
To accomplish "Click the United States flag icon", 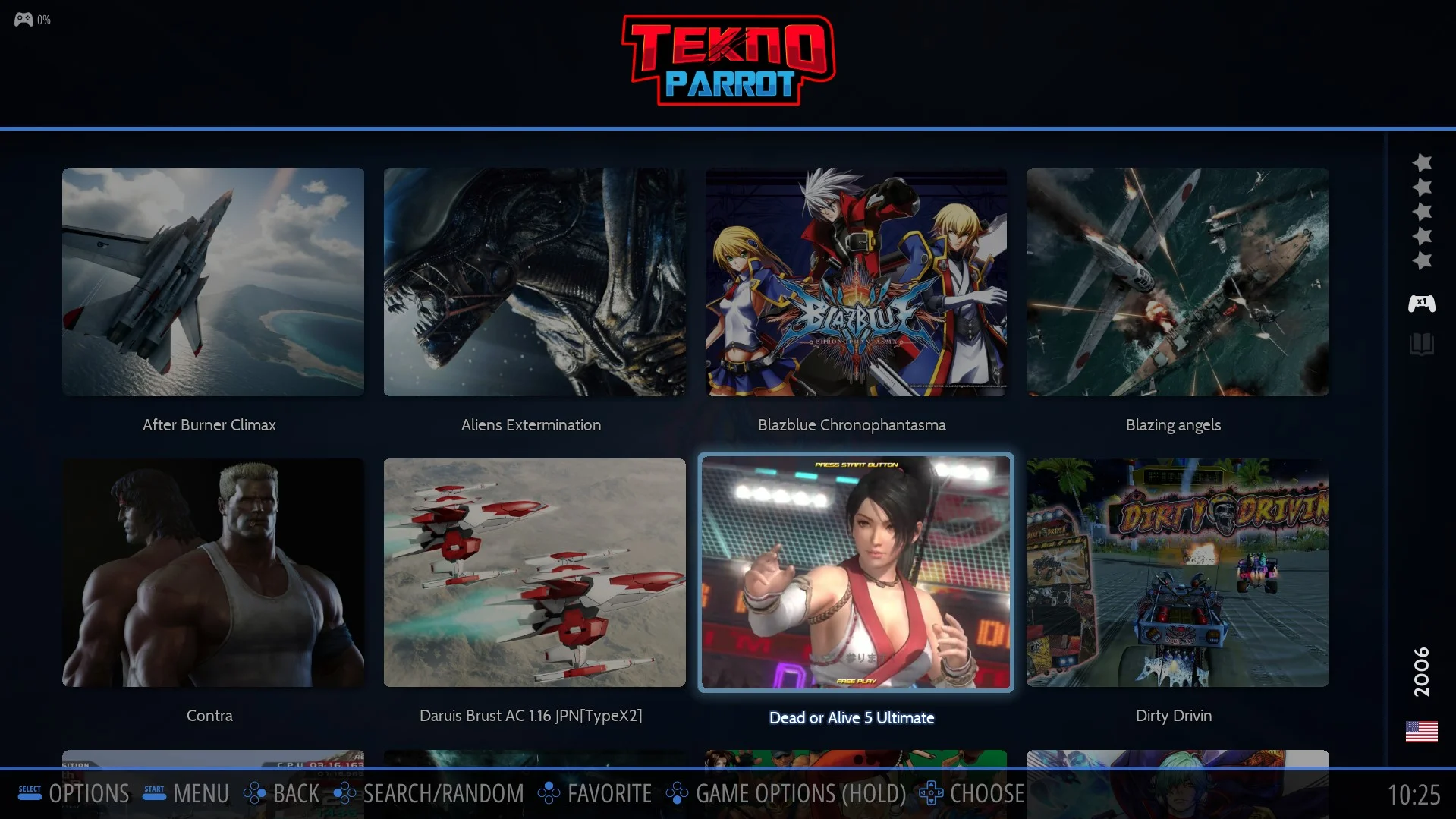I will [x=1421, y=732].
